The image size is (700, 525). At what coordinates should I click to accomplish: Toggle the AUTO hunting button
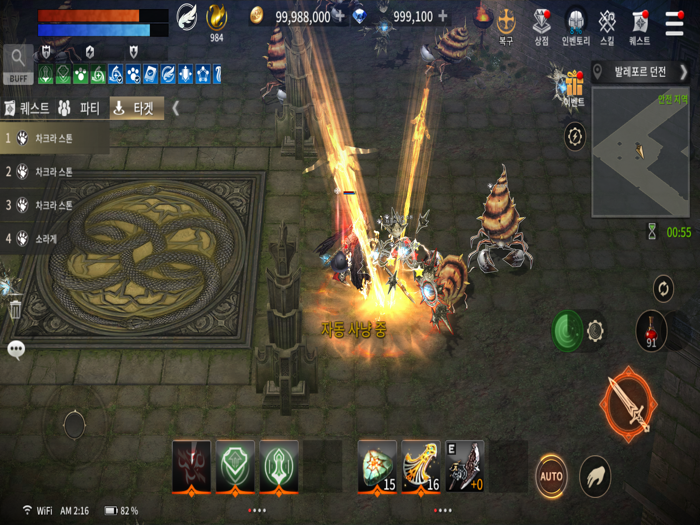[x=551, y=475]
